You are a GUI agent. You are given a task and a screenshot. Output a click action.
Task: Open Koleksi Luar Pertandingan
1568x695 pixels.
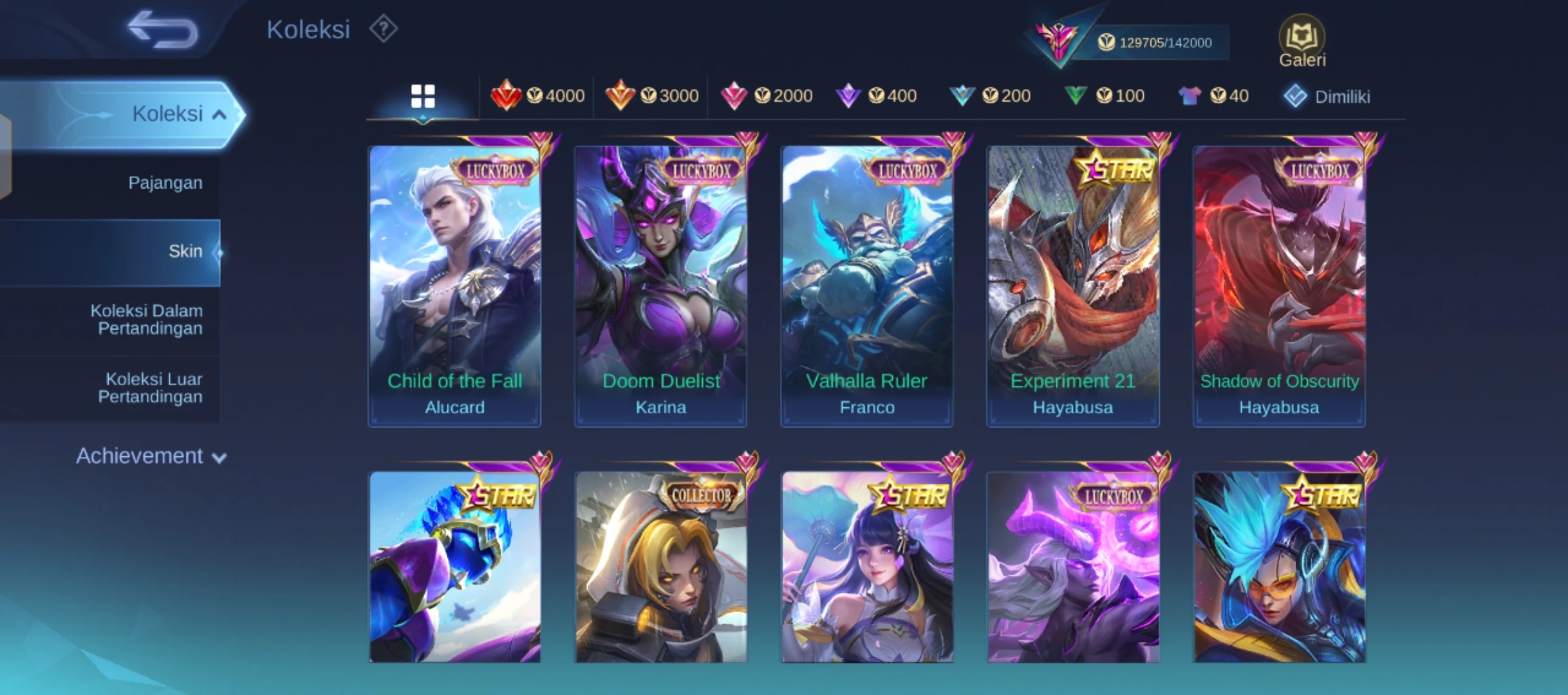coord(151,387)
